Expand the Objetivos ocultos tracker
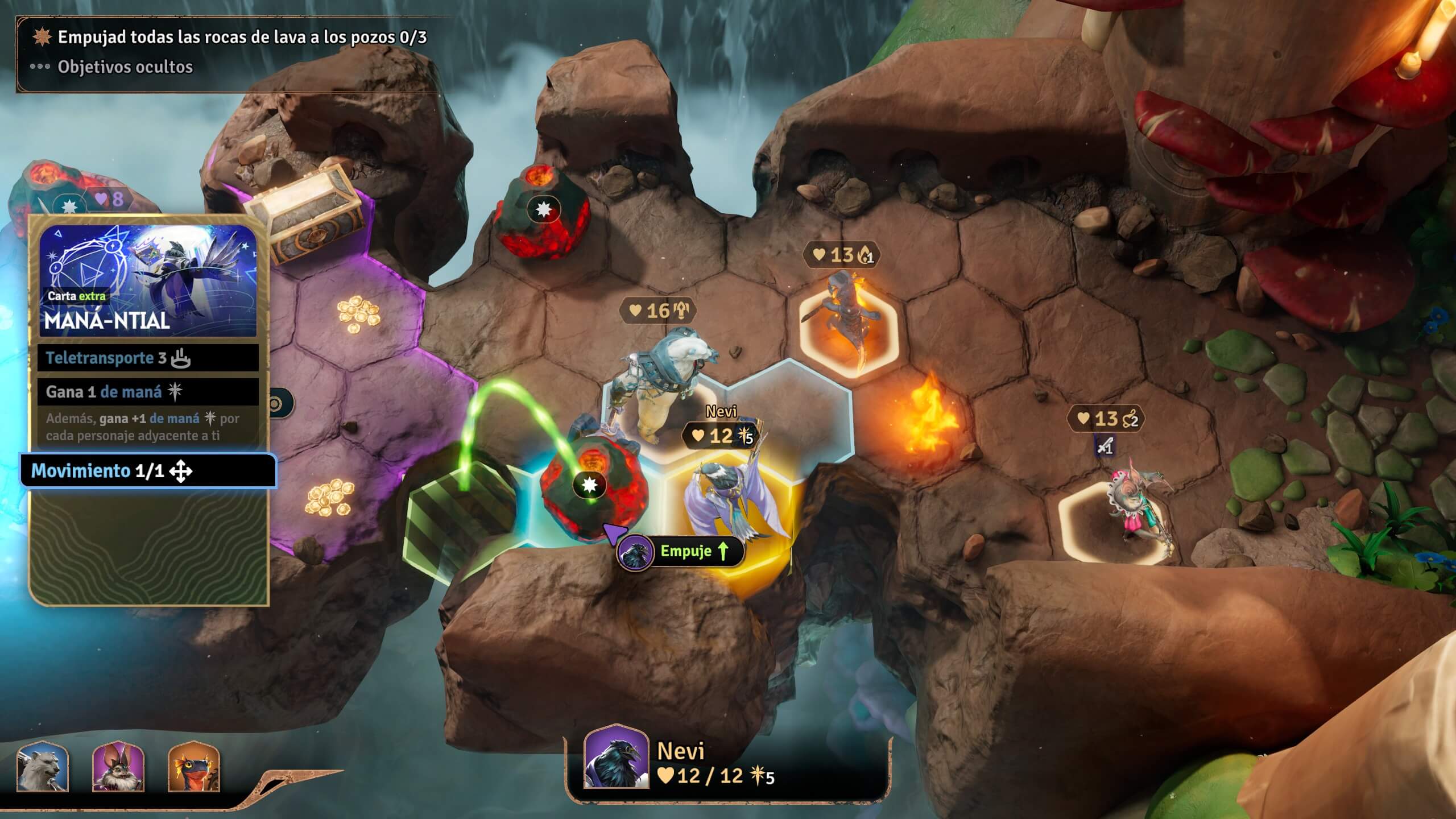 125,67
